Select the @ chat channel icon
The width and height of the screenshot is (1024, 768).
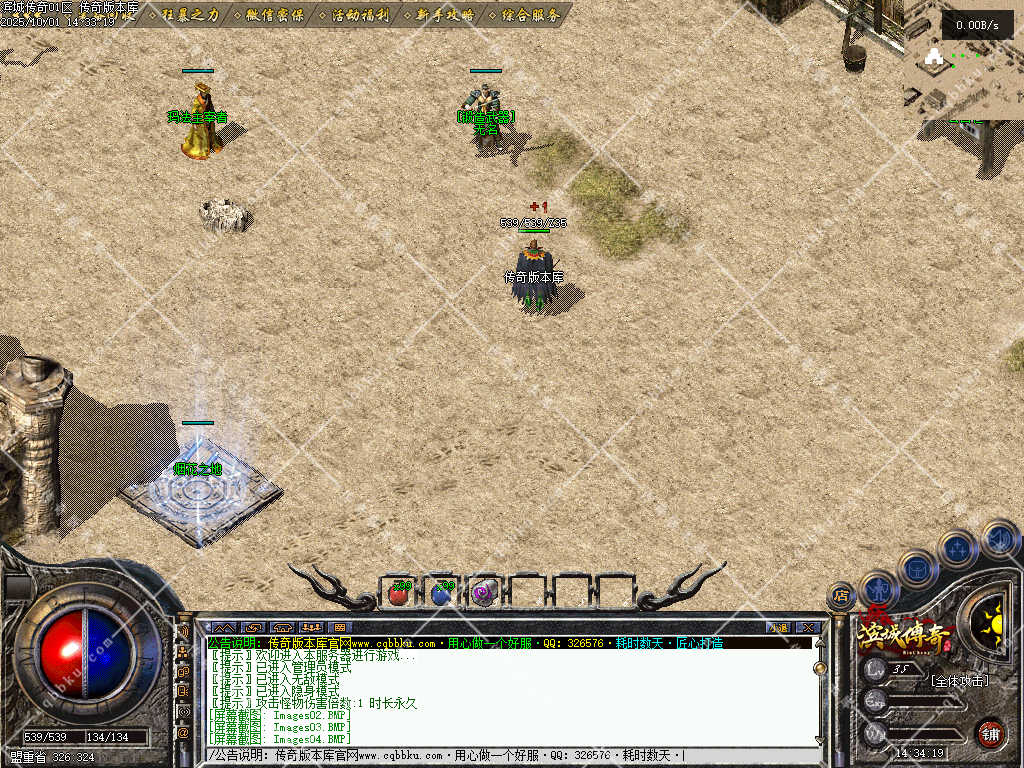pyautogui.click(x=183, y=733)
